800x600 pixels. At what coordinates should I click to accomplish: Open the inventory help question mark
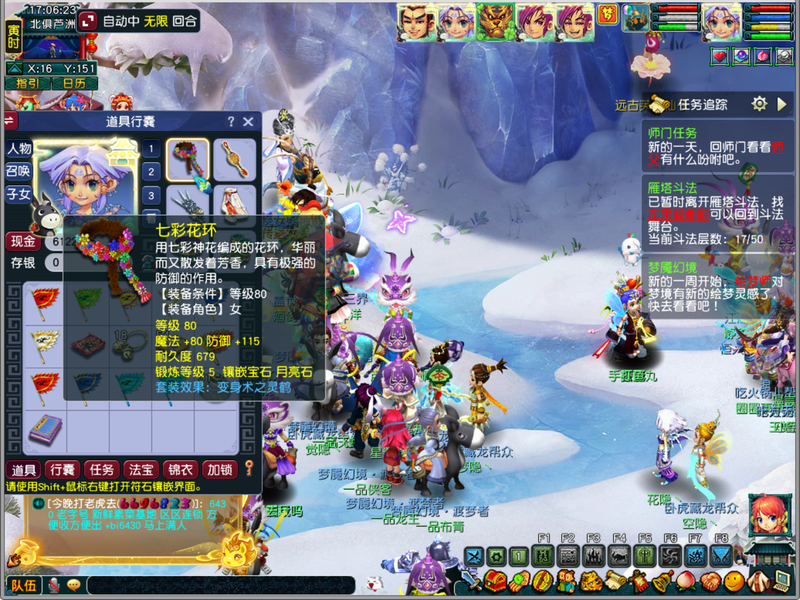pos(231,121)
